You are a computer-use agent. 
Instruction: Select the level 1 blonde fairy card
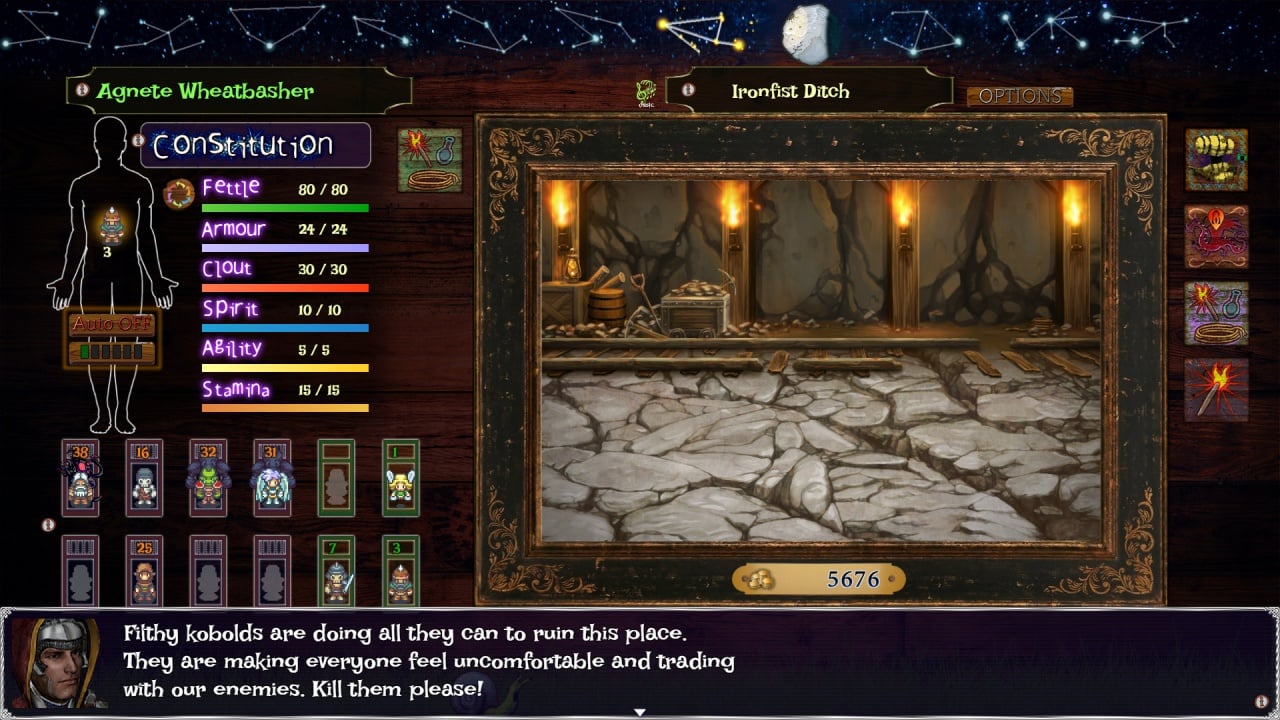400,478
